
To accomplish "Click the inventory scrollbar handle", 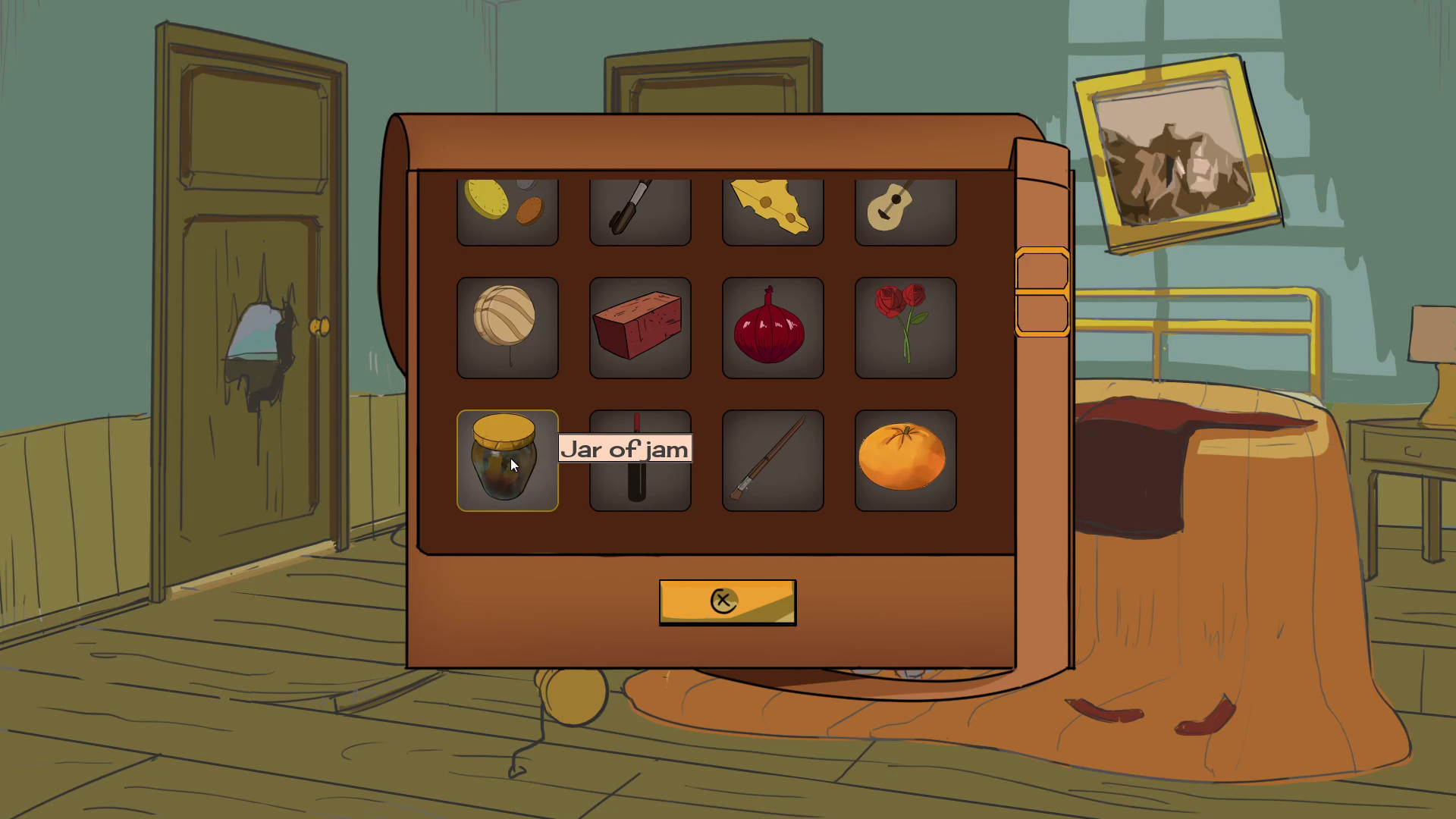I will pos(1042,292).
